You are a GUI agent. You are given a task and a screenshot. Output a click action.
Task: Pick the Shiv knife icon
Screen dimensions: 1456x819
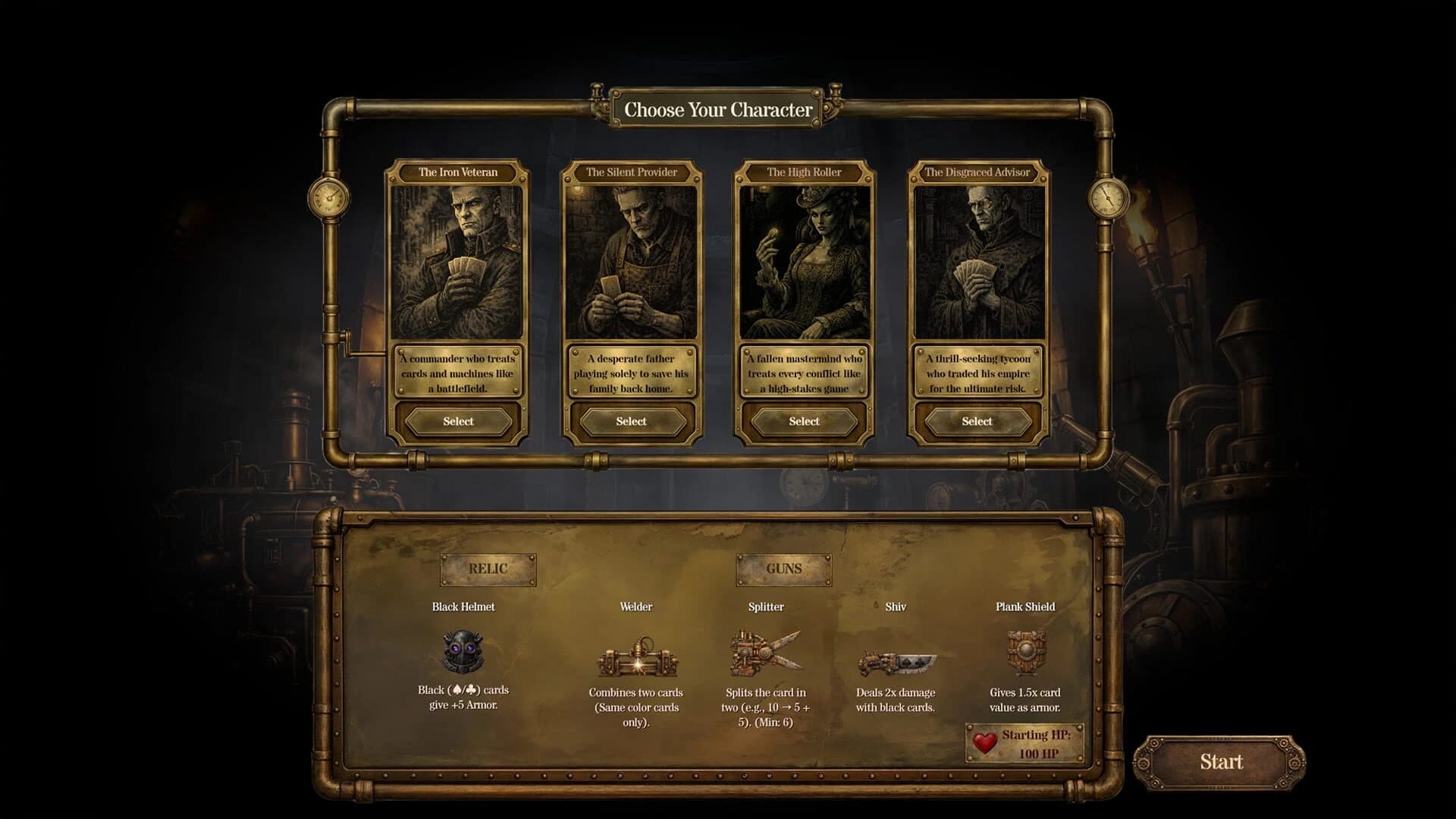click(897, 660)
